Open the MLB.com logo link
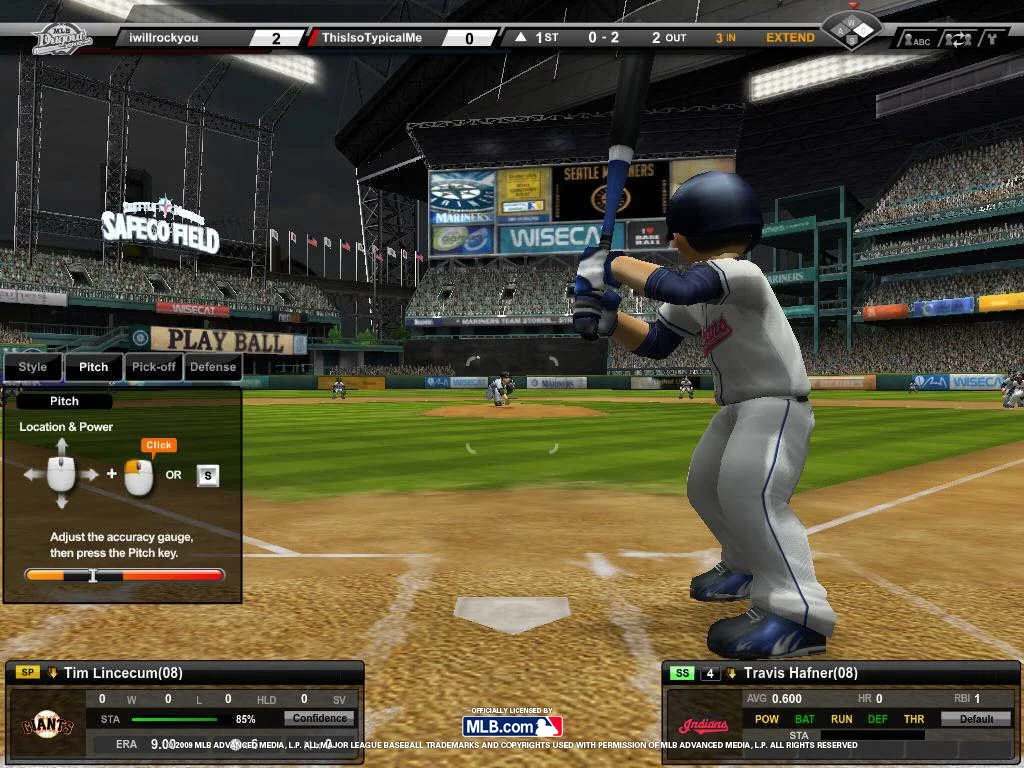The height and width of the screenshot is (768, 1024). [x=512, y=726]
